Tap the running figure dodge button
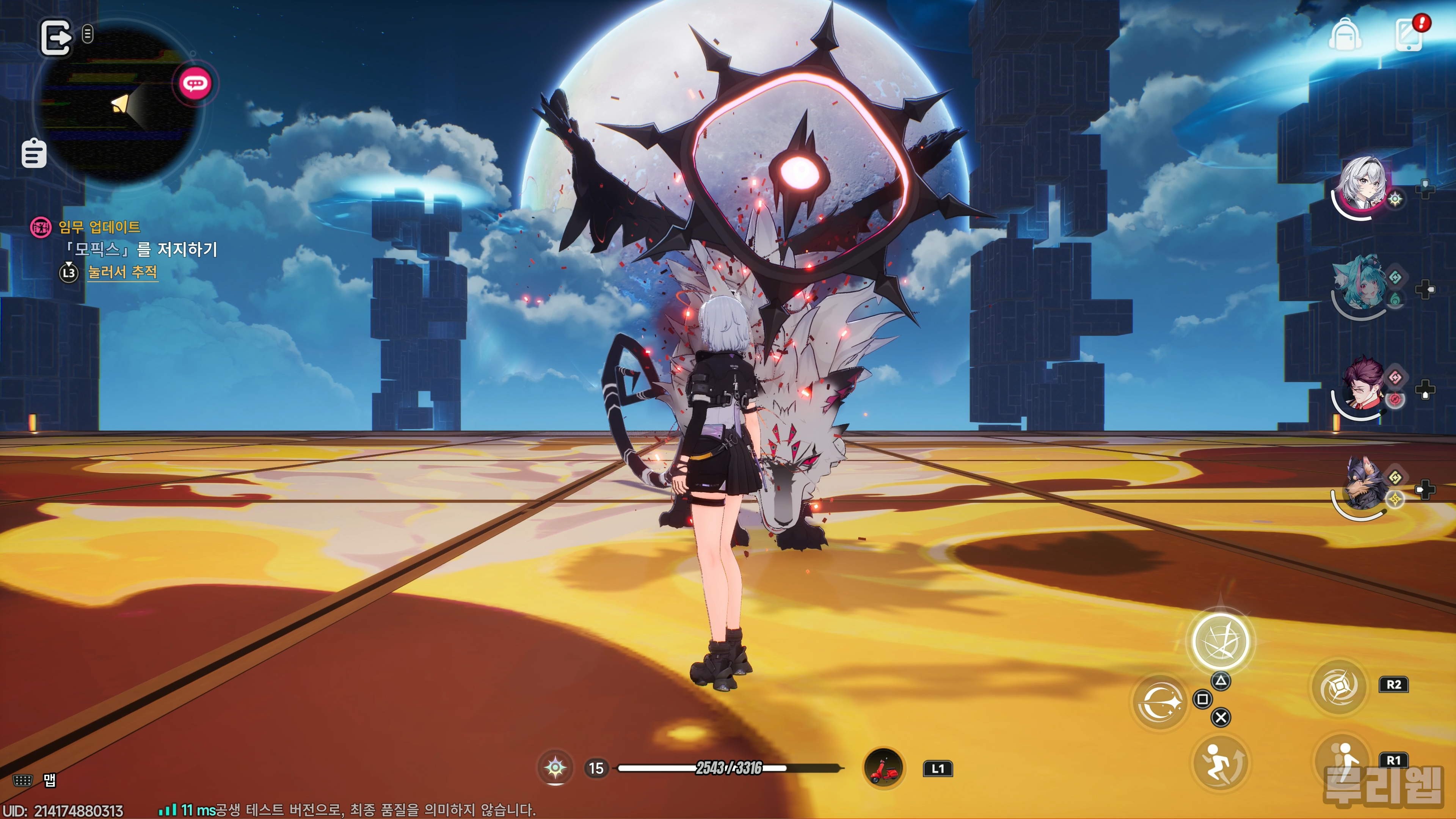Viewport: 1456px width, 819px height. [1220, 763]
